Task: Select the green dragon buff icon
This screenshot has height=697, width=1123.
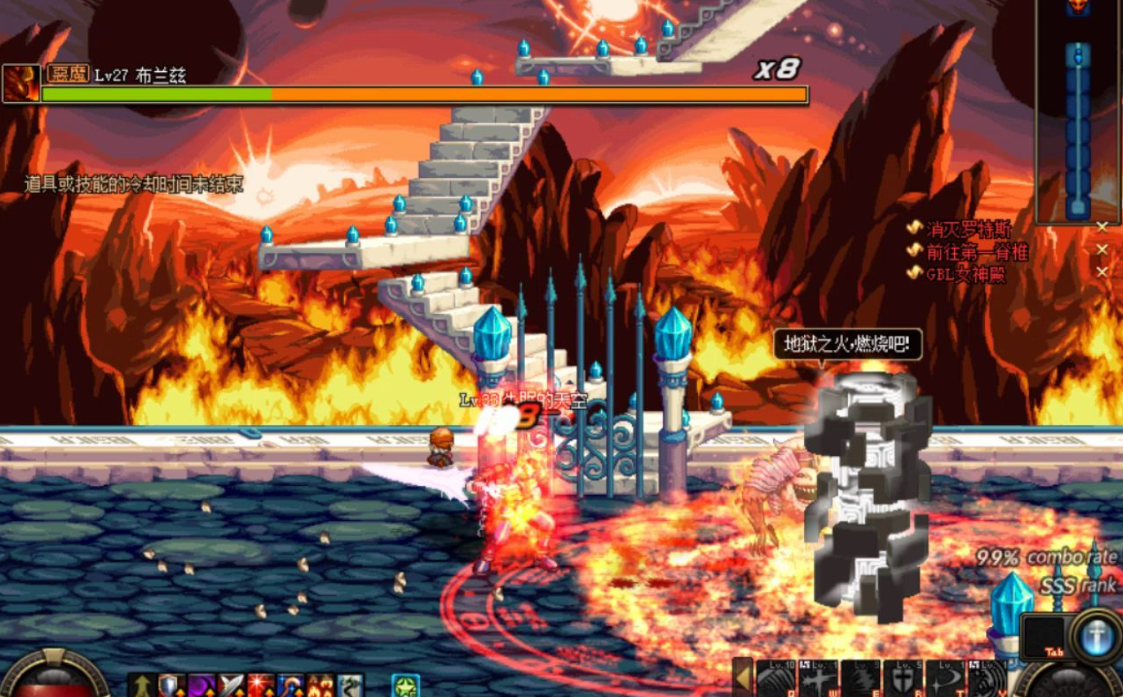Action: (x=350, y=686)
